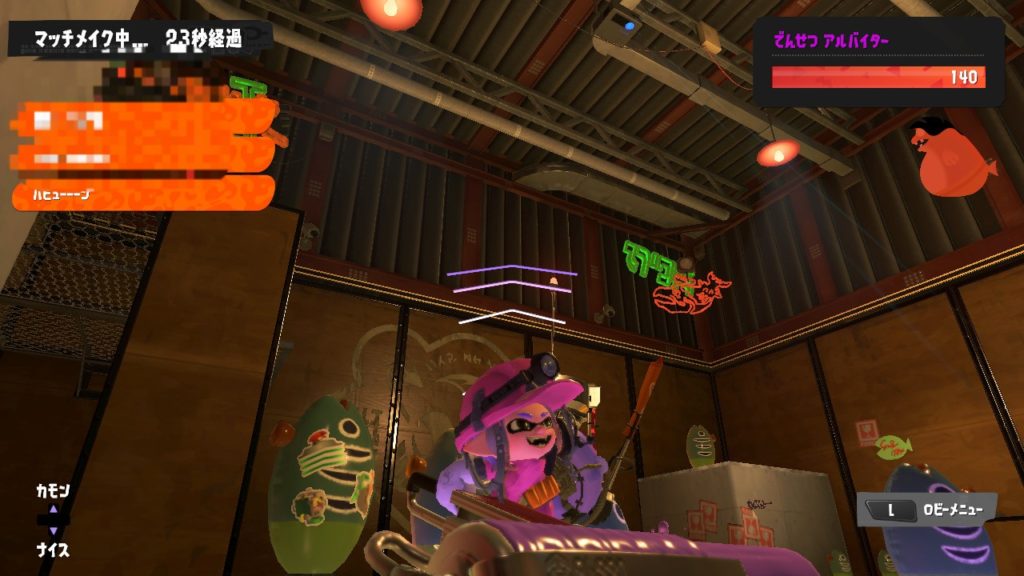This screenshot has width=1024, height=576.
Task: Open the ロビーメニュー lobby menu
Action: tap(927, 510)
